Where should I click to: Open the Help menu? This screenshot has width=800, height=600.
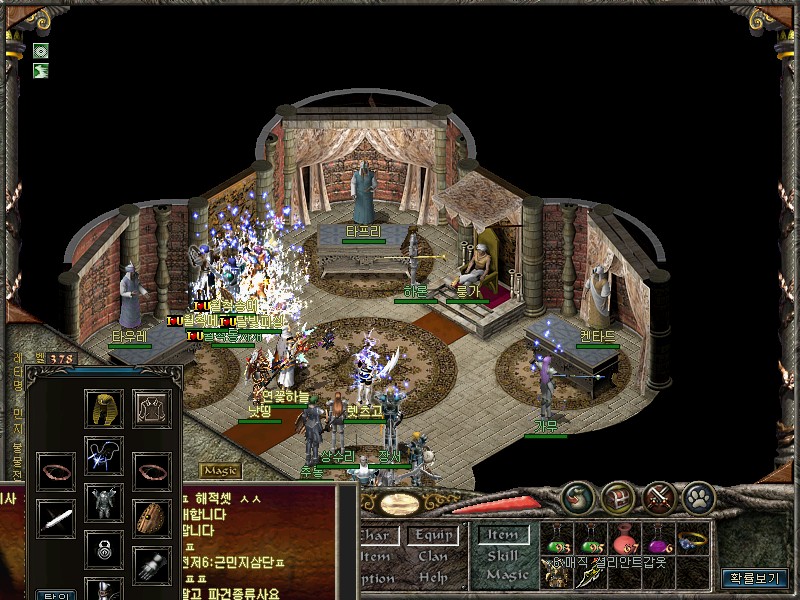433,577
